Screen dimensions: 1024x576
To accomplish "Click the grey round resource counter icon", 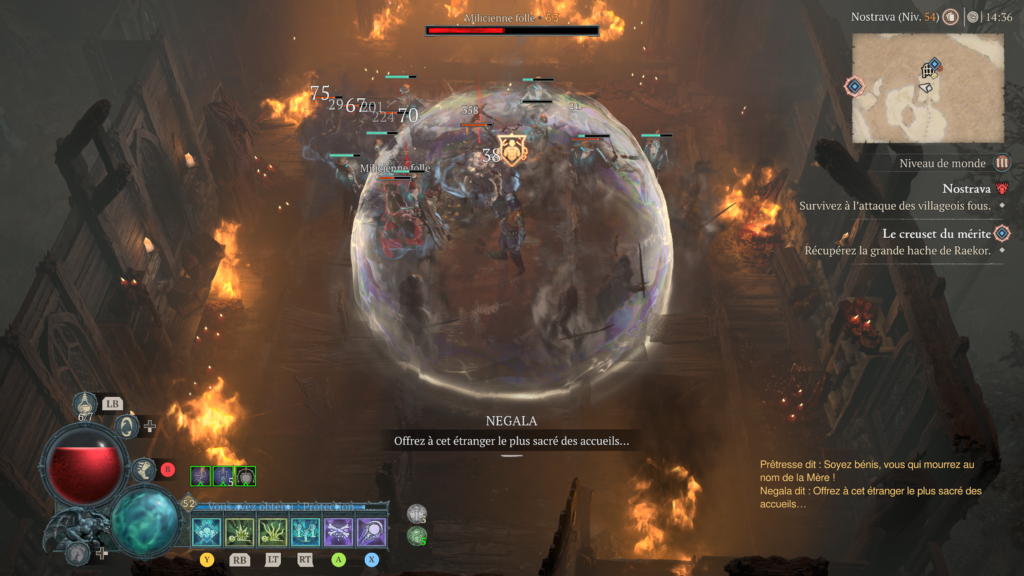I will pos(417,514).
